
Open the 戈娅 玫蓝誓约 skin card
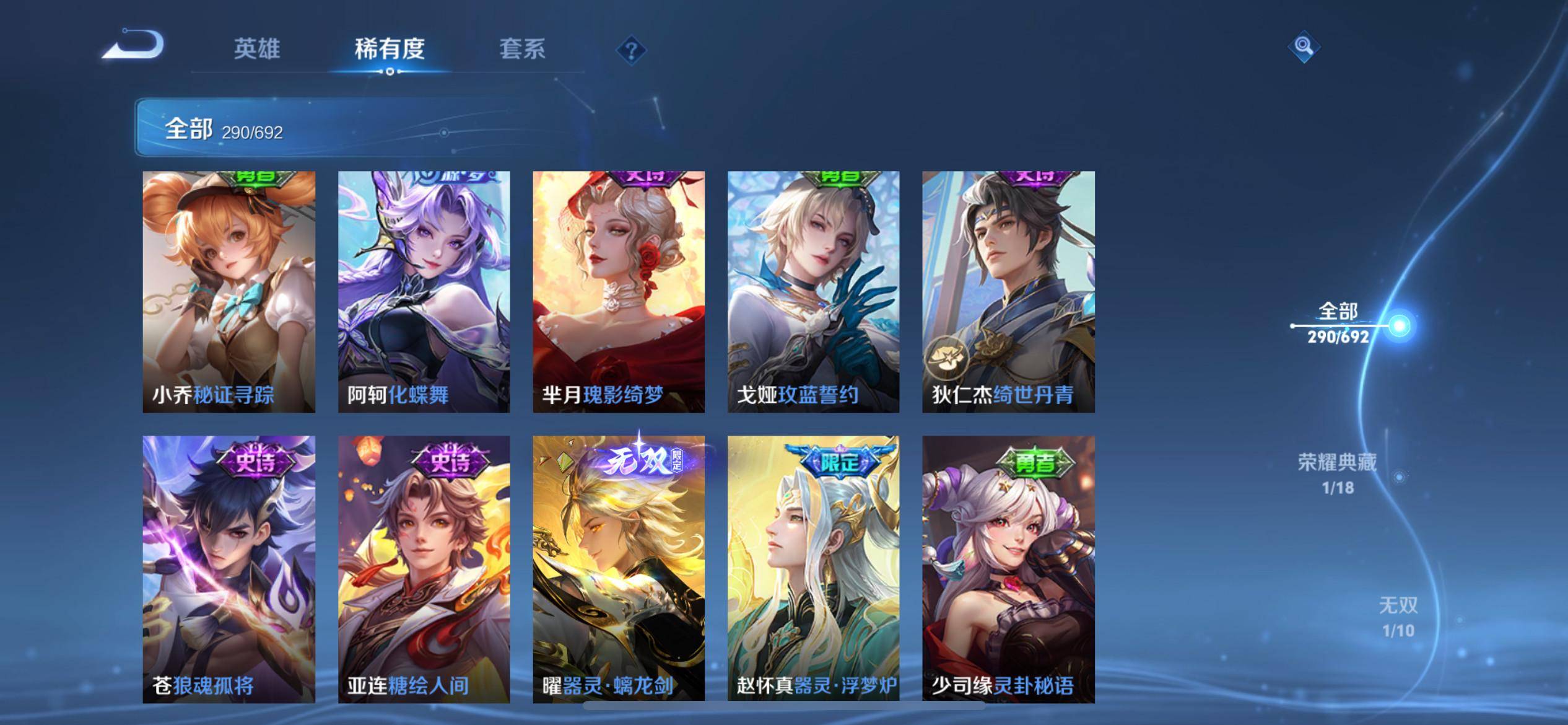[x=813, y=291]
